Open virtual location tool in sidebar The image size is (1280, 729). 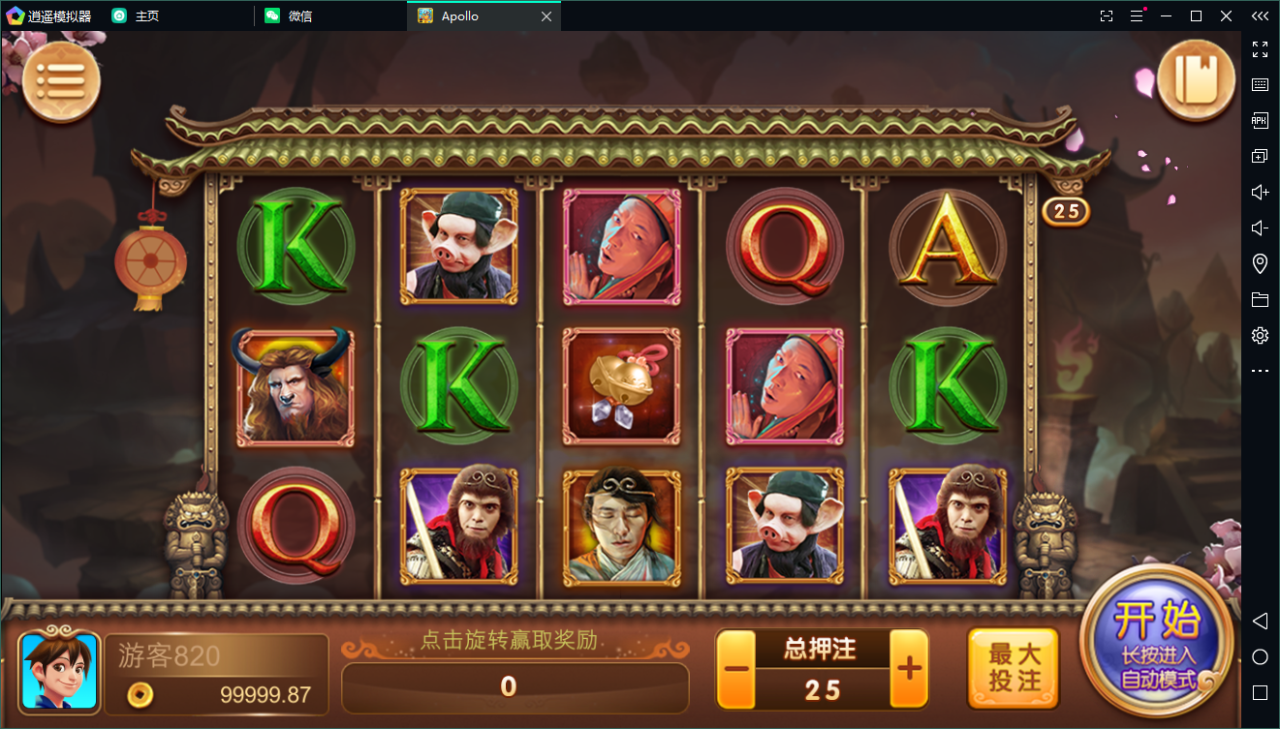(1259, 263)
